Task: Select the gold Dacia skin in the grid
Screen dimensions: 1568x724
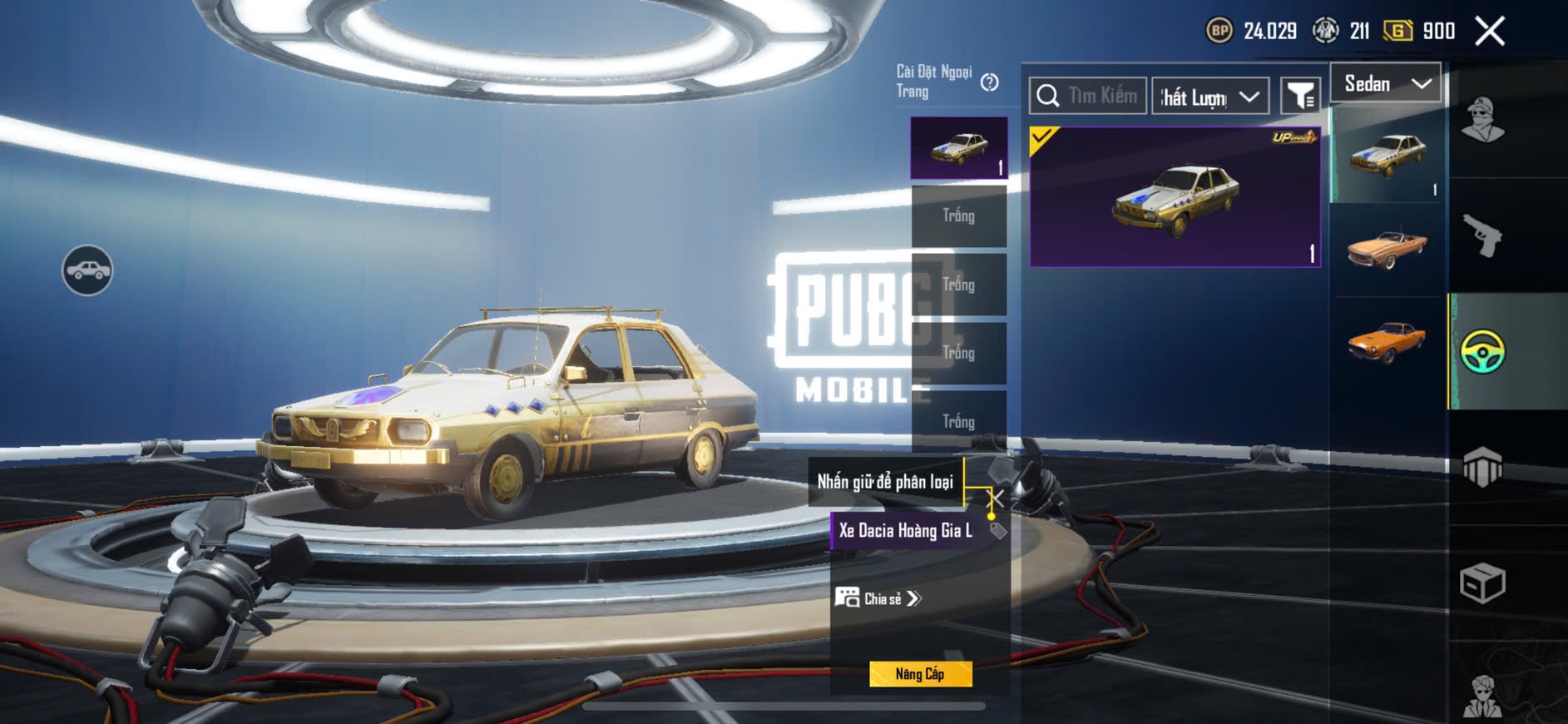Action: click(1175, 197)
